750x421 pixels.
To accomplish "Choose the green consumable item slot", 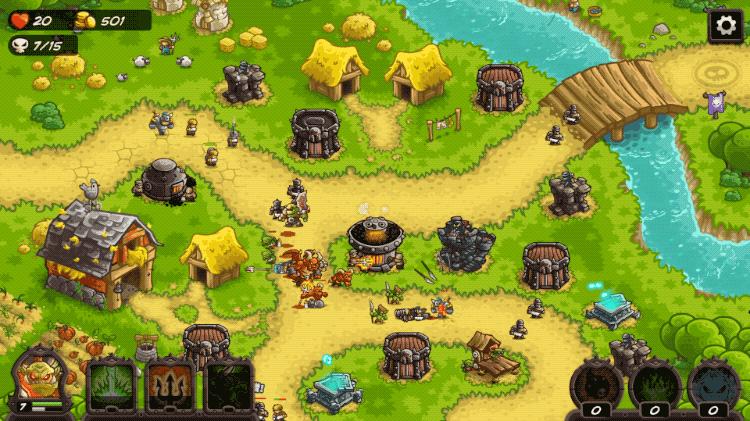I will pos(653,384).
